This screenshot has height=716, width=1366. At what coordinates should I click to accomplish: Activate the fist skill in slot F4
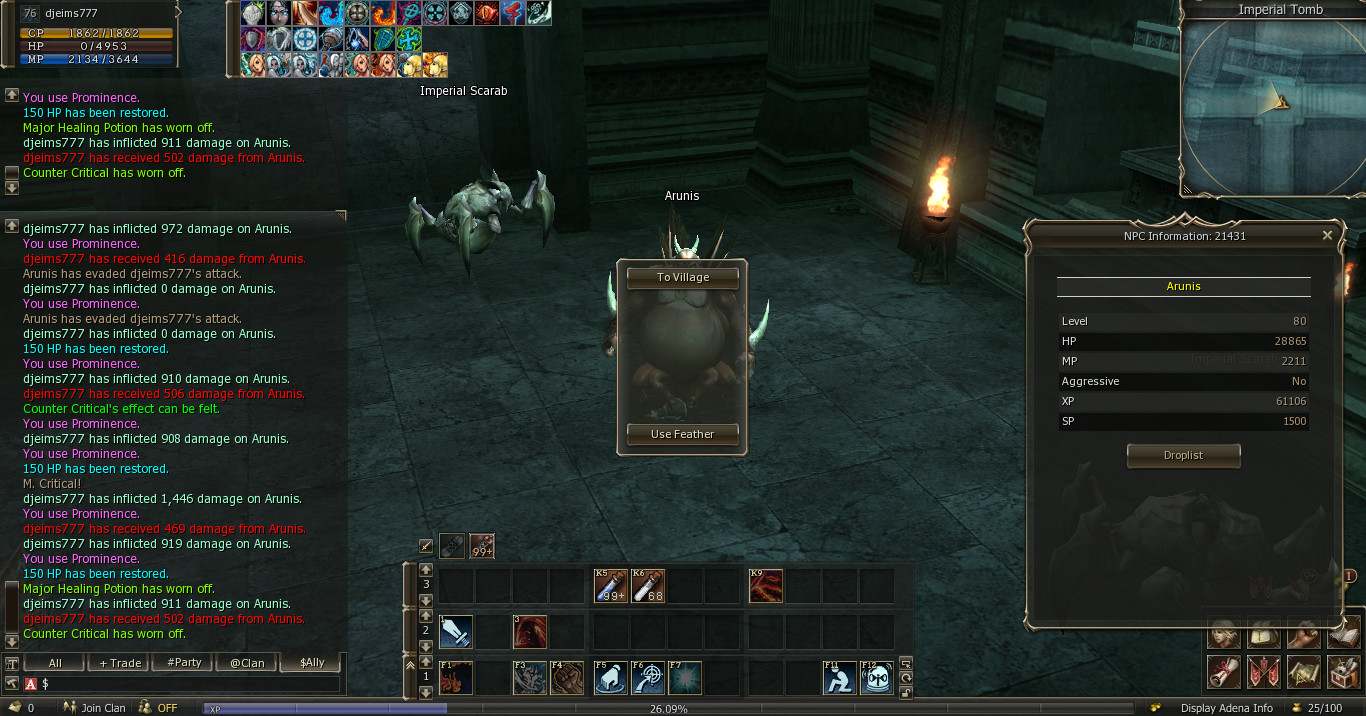[x=566, y=678]
